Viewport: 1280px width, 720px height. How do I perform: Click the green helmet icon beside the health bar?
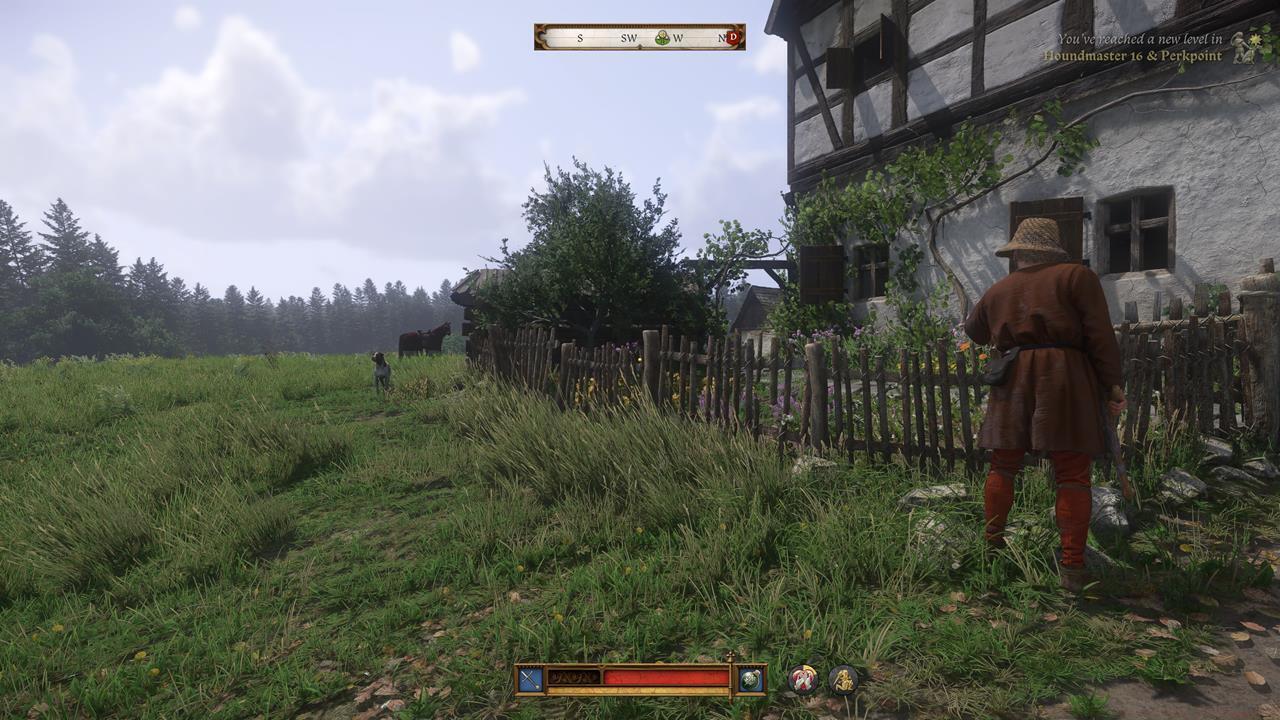click(751, 677)
